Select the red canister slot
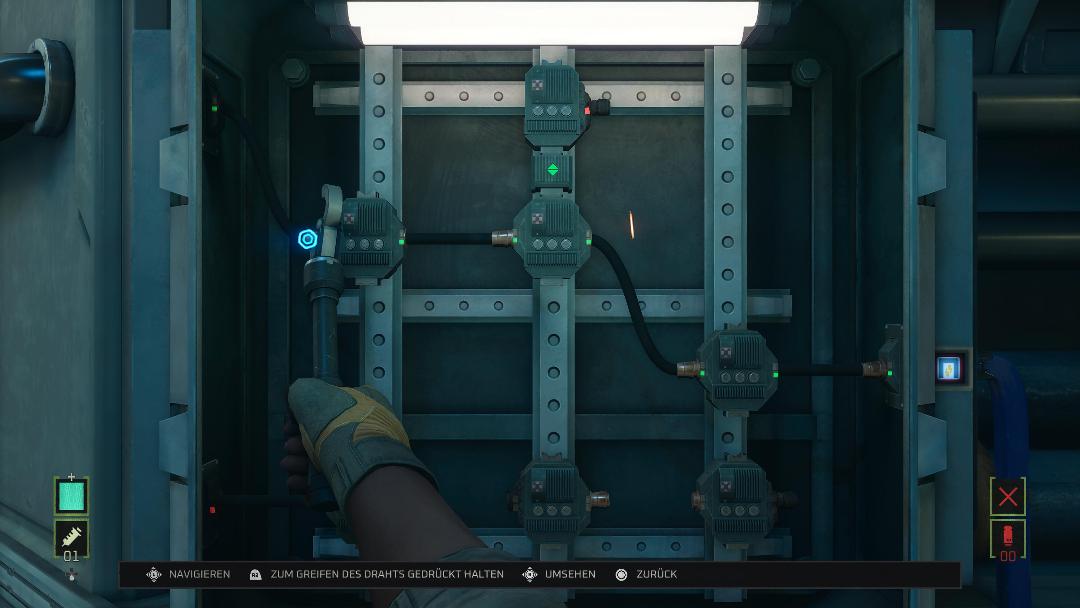 [x=1007, y=538]
